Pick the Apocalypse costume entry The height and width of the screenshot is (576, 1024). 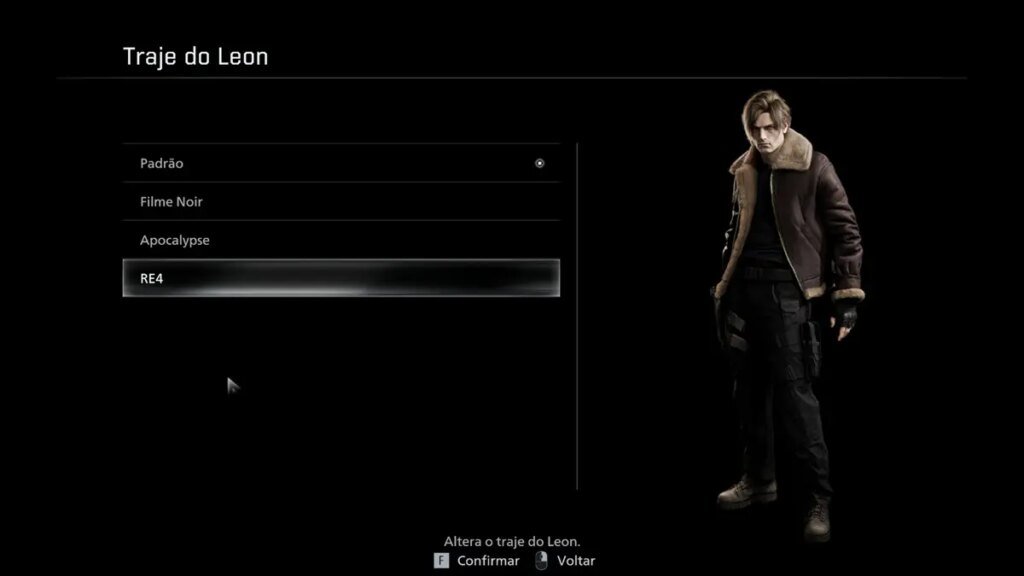(x=340, y=241)
